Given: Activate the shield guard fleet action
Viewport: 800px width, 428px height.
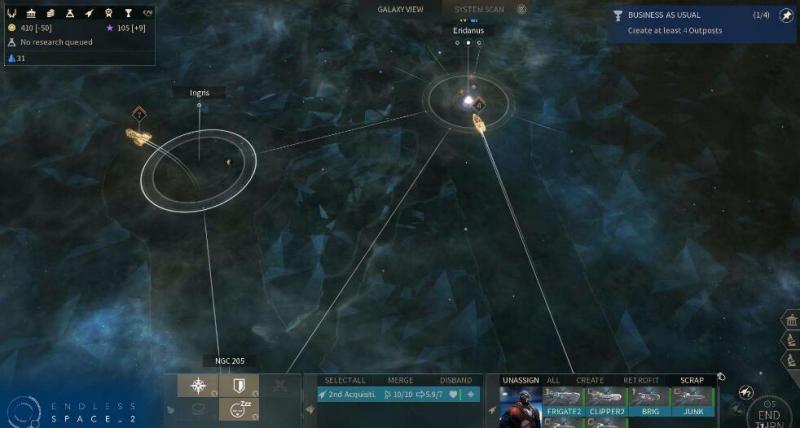Looking at the screenshot, I should click(238, 386).
